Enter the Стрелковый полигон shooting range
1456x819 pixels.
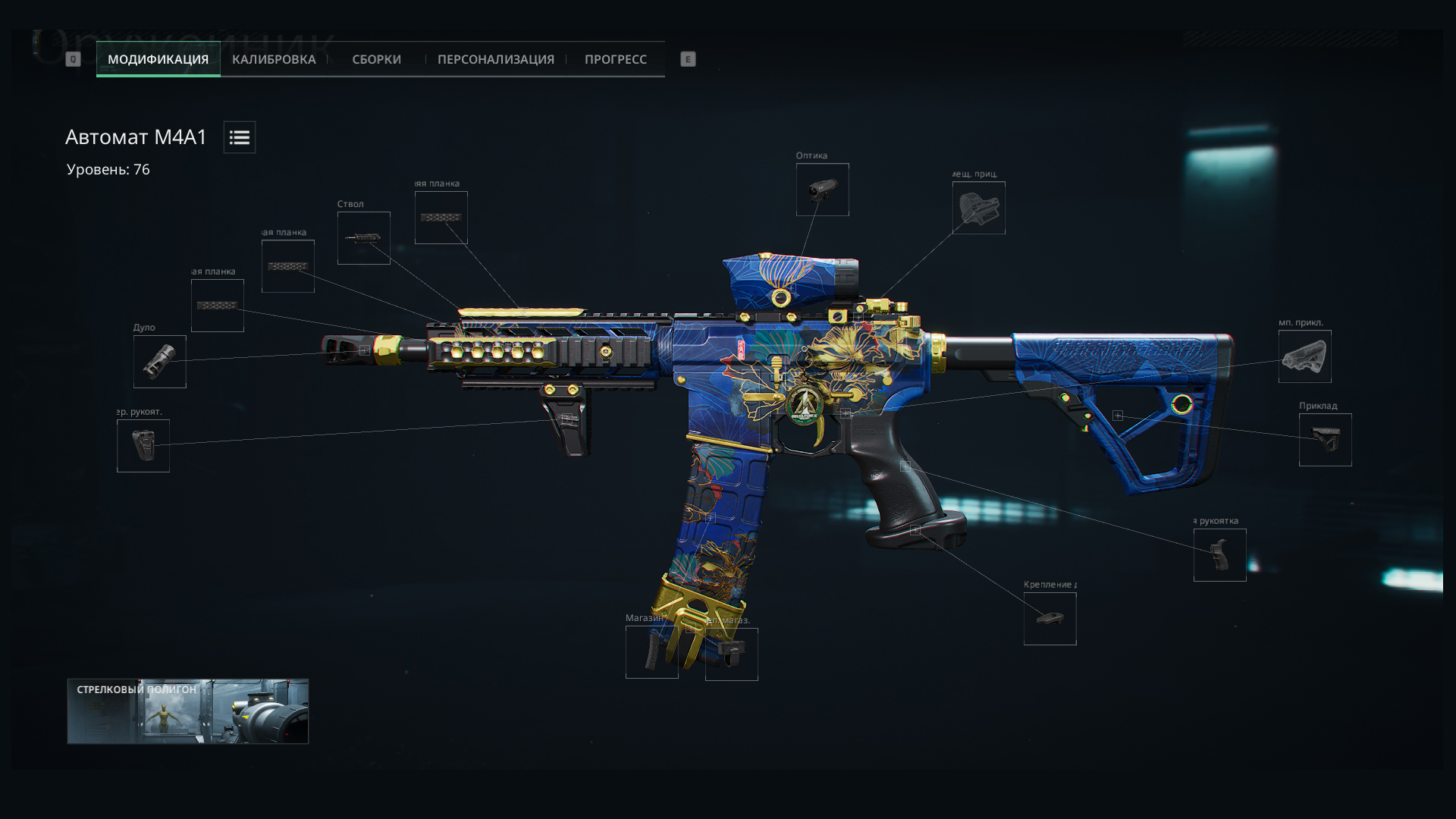(187, 711)
